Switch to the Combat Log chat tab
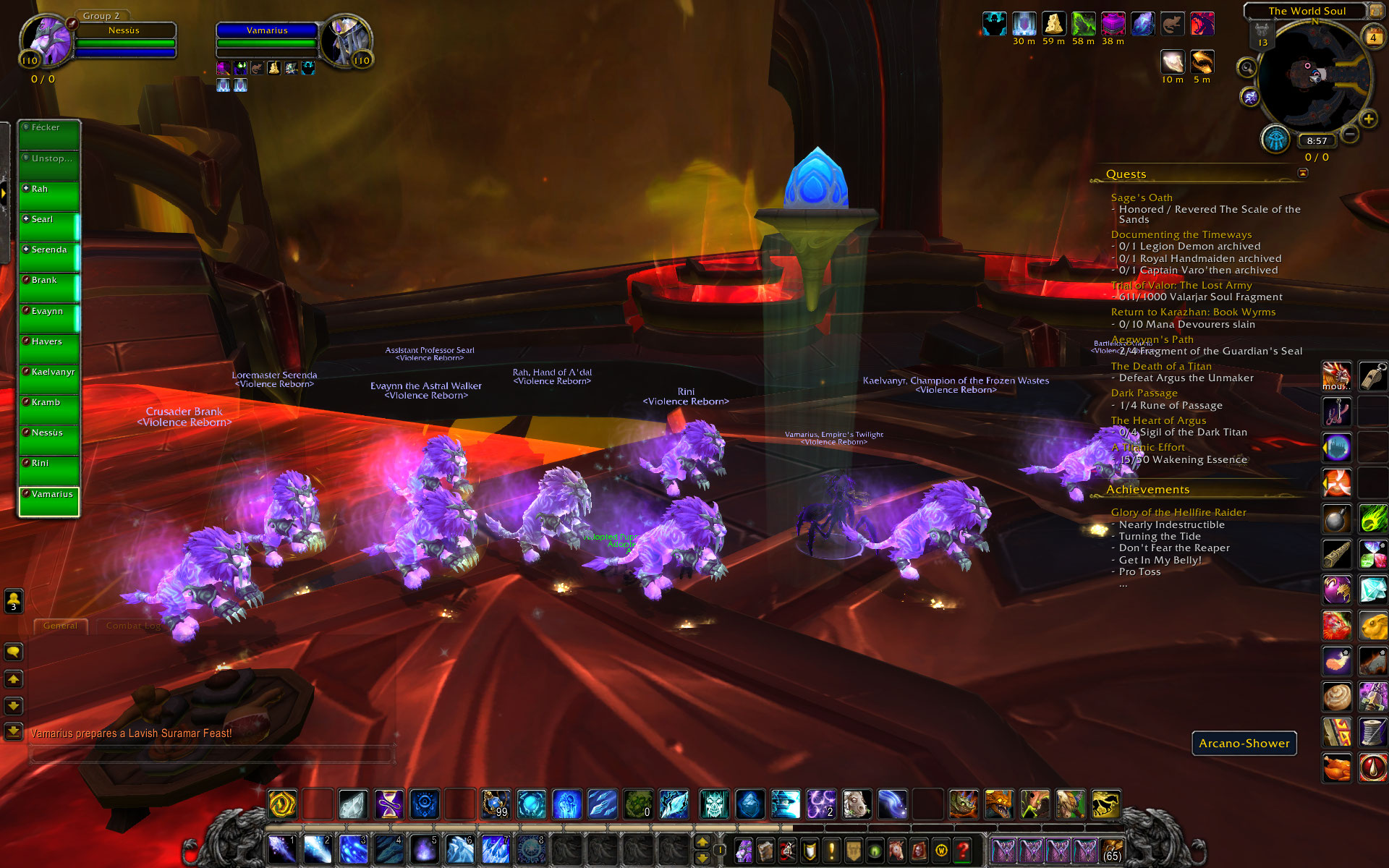 click(133, 626)
